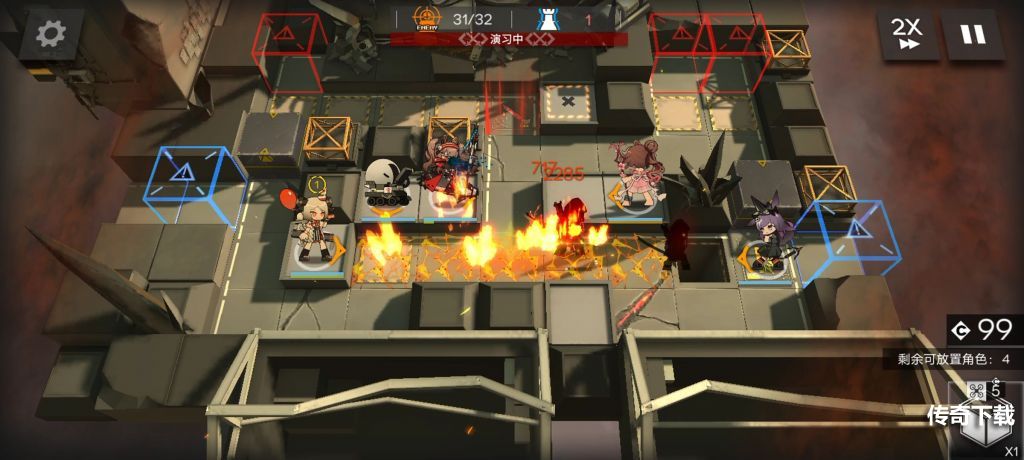The height and width of the screenshot is (460, 1024).
Task: Pause the battle
Action: coord(972,35)
